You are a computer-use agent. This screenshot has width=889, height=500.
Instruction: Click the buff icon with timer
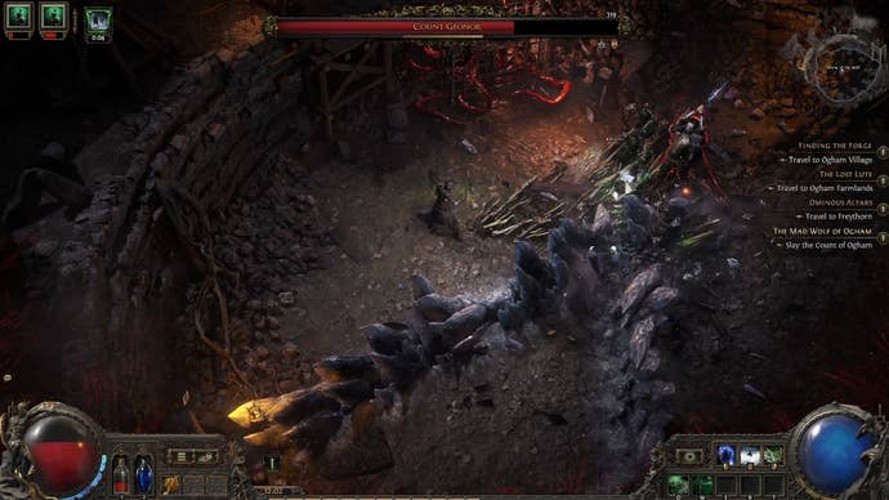click(x=98, y=20)
